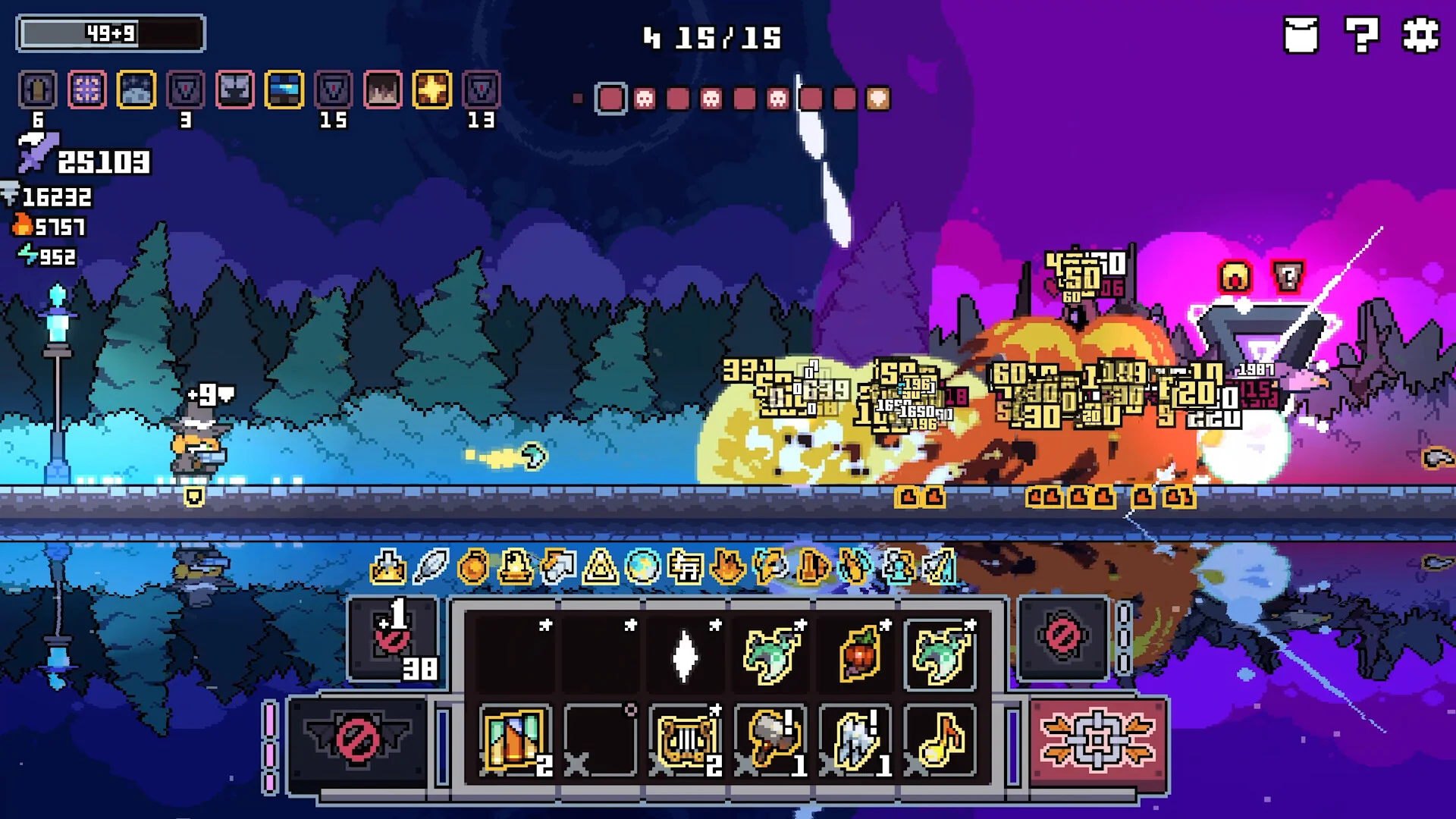Inspect the blue flame buff icon
The image size is (1456, 819).
pos(855,566)
